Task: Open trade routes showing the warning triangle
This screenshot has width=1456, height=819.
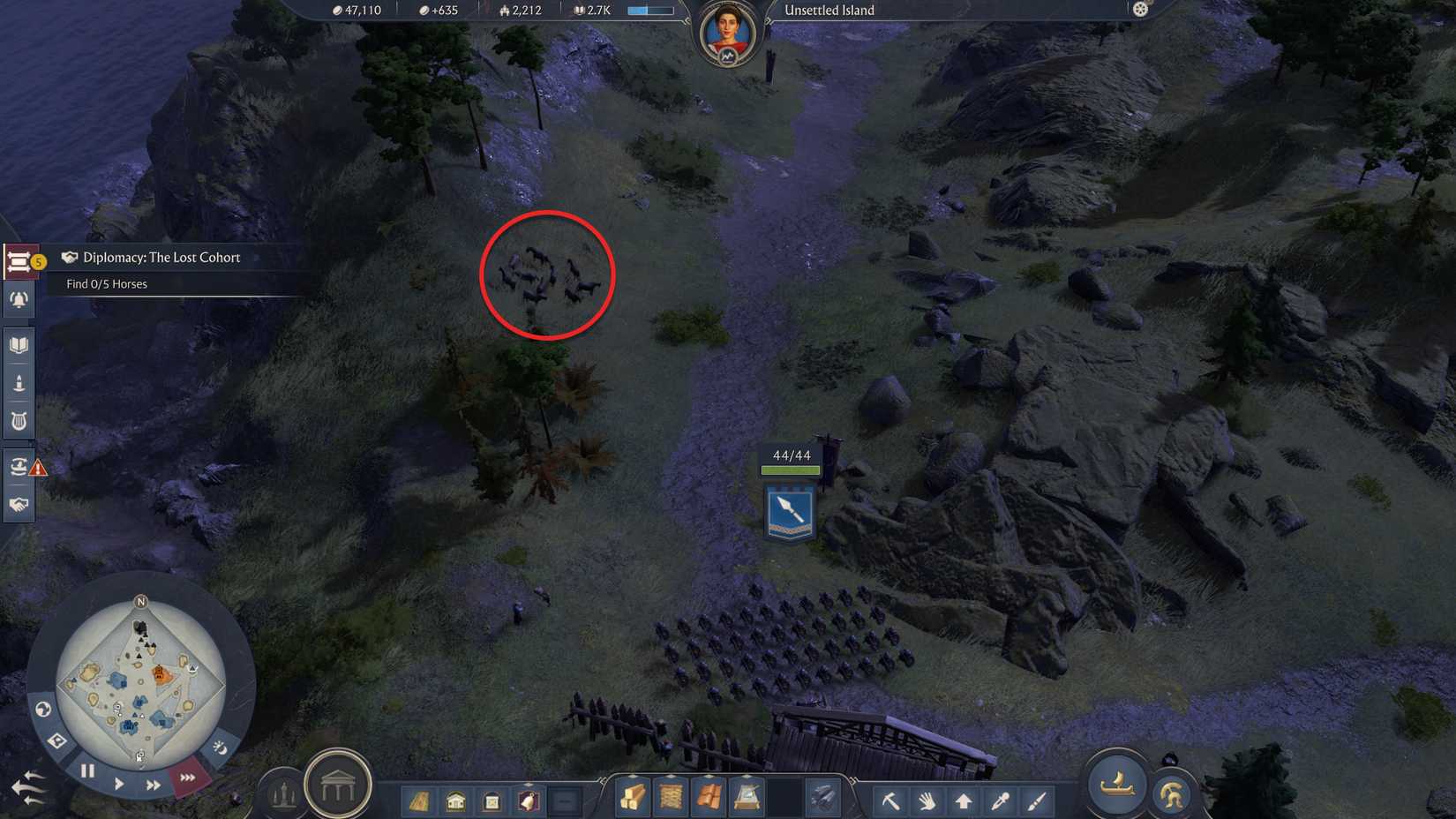Action: (19, 465)
